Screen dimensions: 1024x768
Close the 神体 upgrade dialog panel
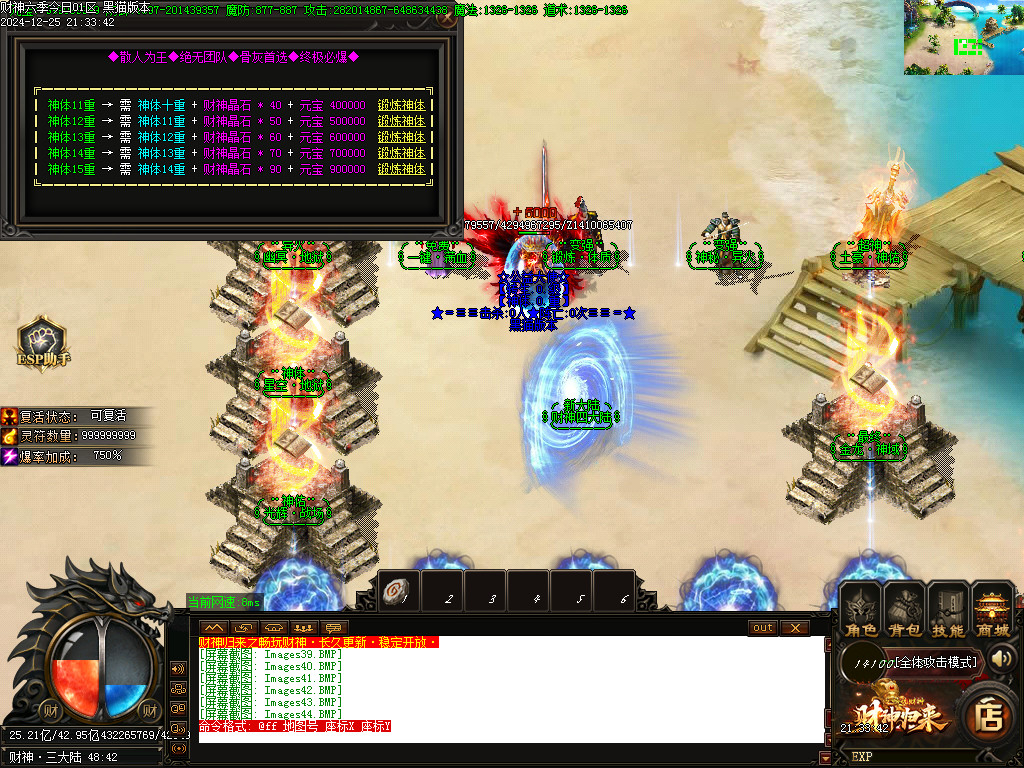[446, 18]
